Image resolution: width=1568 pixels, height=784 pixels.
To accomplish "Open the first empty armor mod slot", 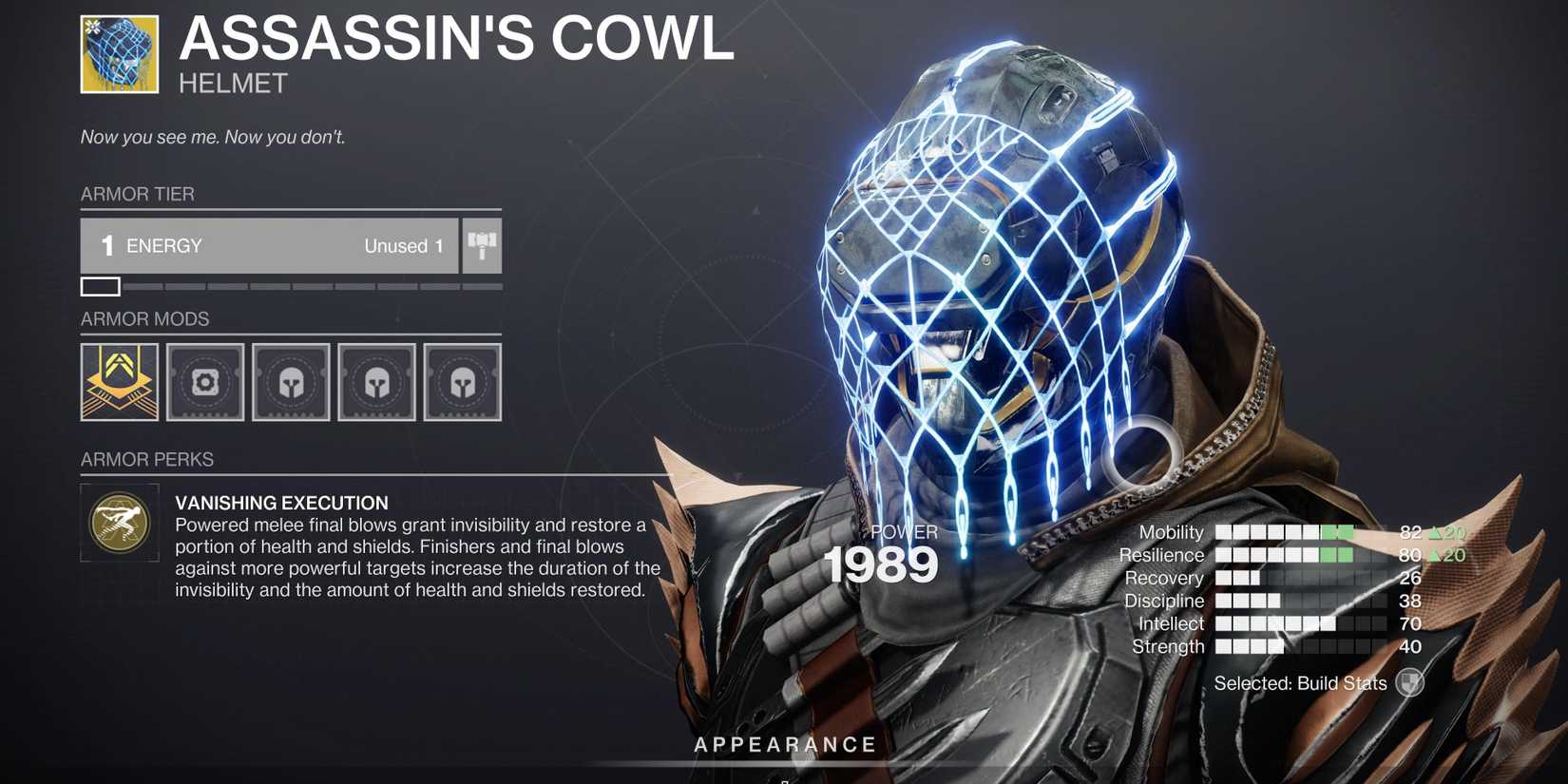I will 204,381.
